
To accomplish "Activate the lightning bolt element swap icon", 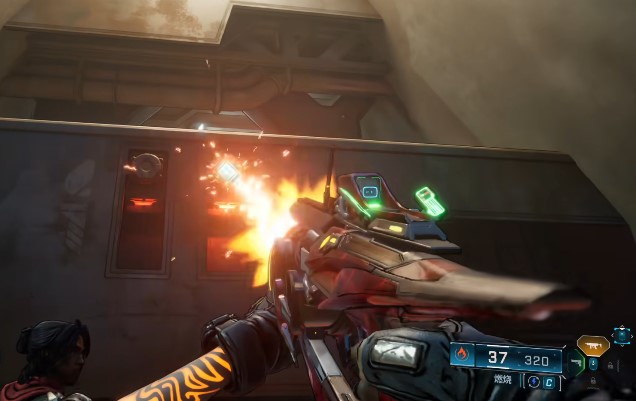I will (x=533, y=381).
